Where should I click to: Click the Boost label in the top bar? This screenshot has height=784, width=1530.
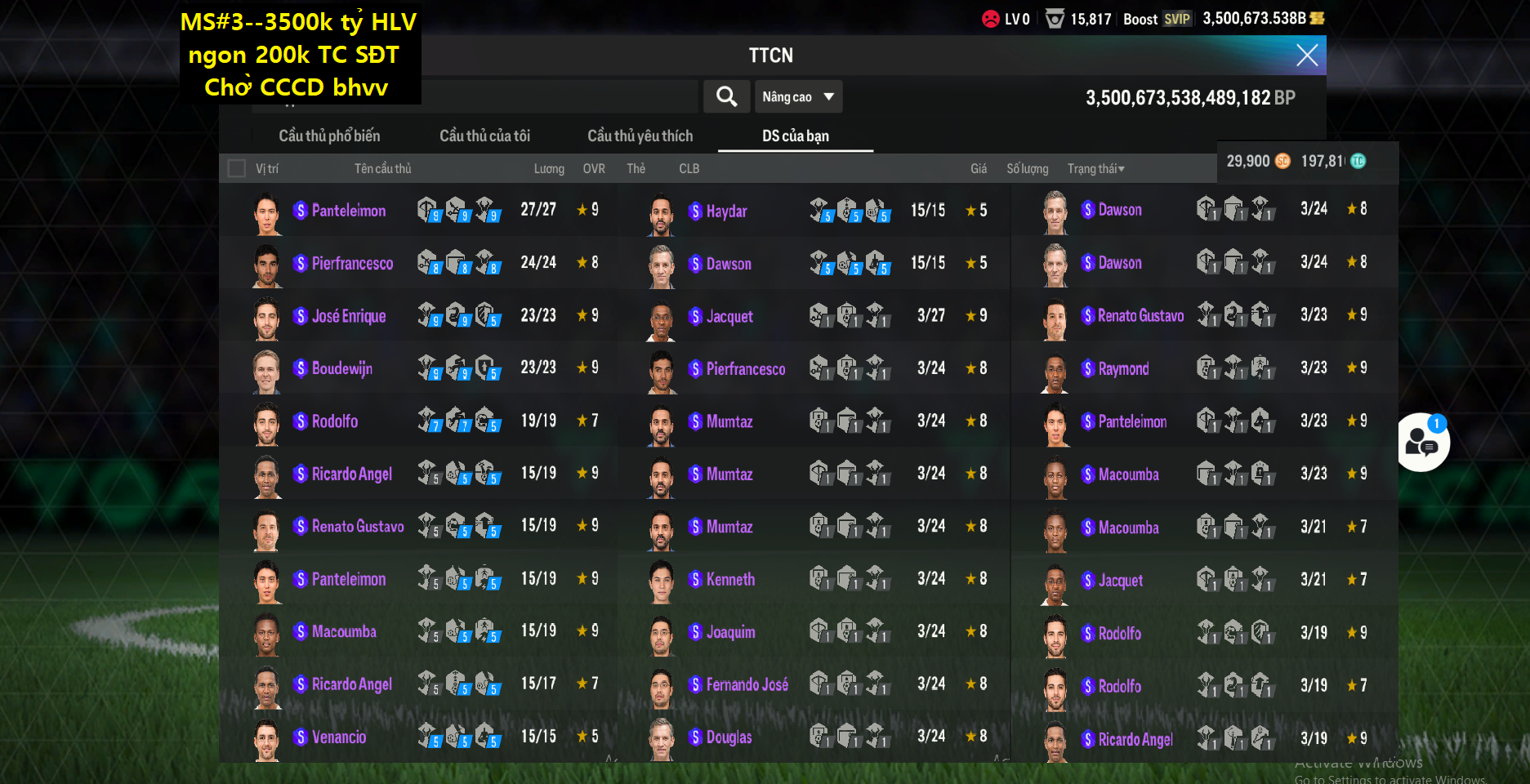[x=1140, y=18]
